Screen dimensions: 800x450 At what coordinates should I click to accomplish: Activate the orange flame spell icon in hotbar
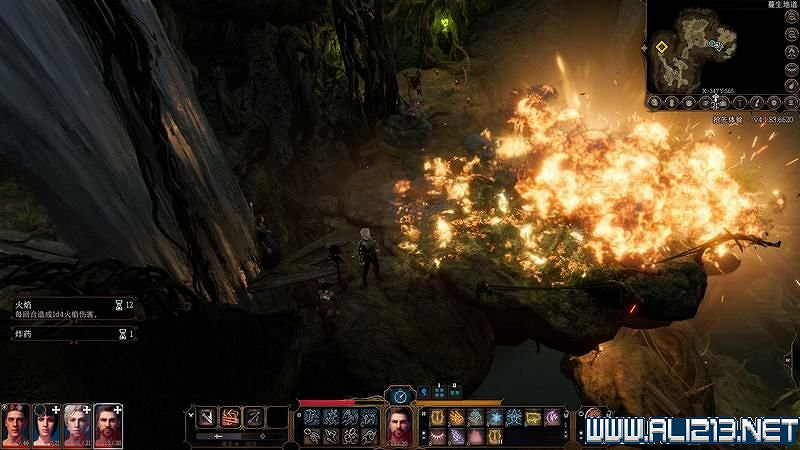click(458, 417)
